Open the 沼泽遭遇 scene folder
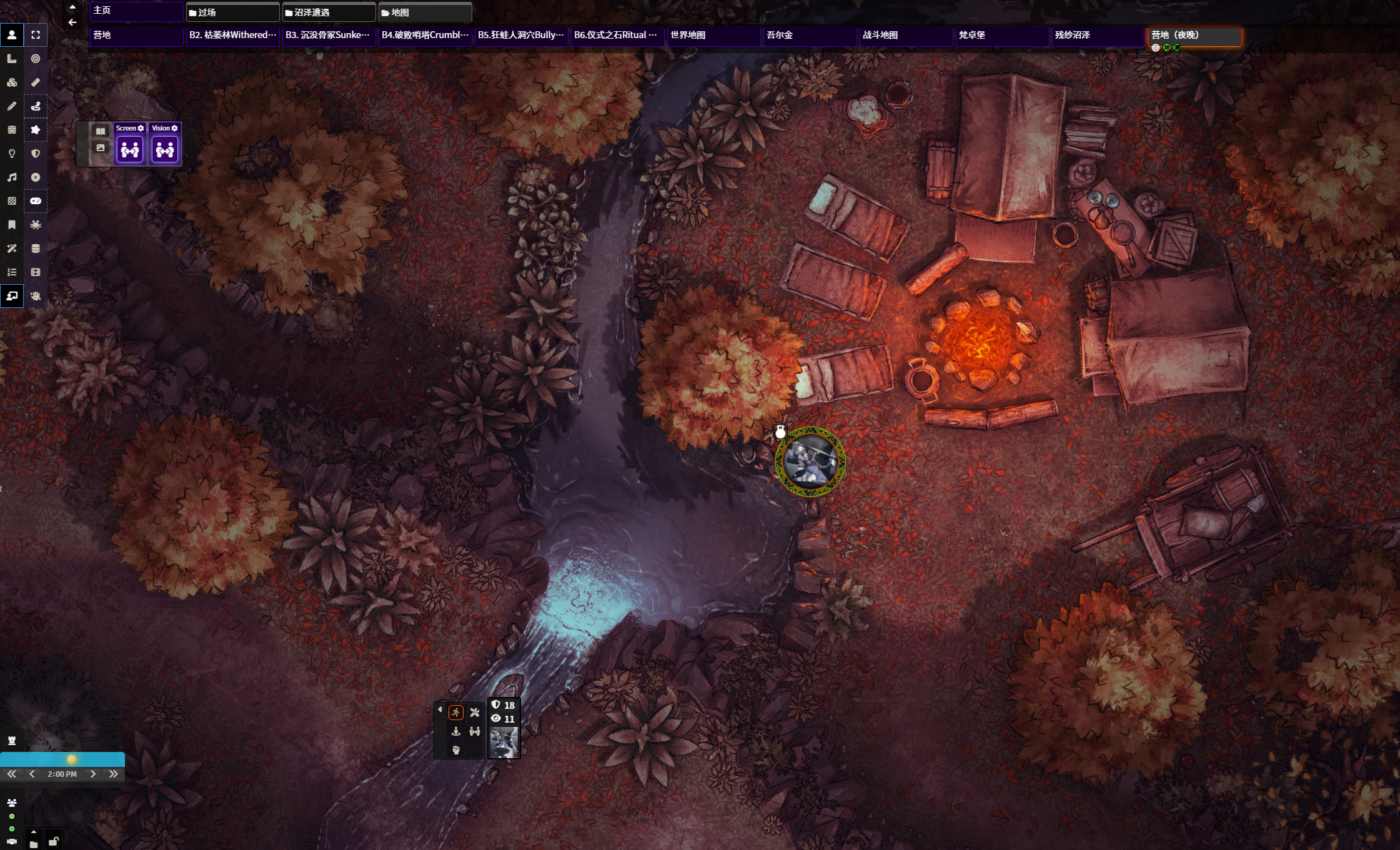 click(329, 12)
